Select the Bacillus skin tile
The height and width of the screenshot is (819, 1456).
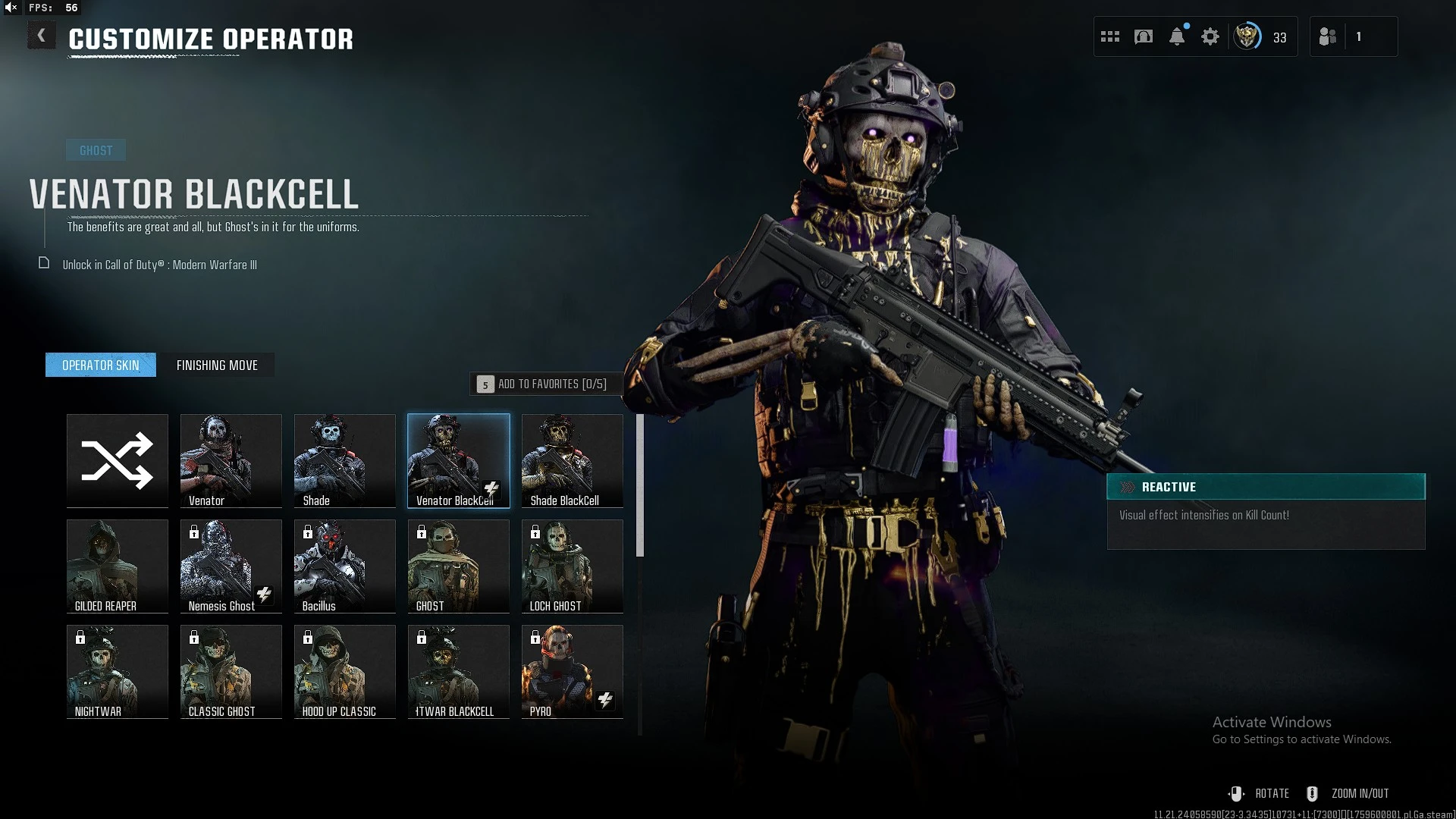pyautogui.click(x=345, y=566)
